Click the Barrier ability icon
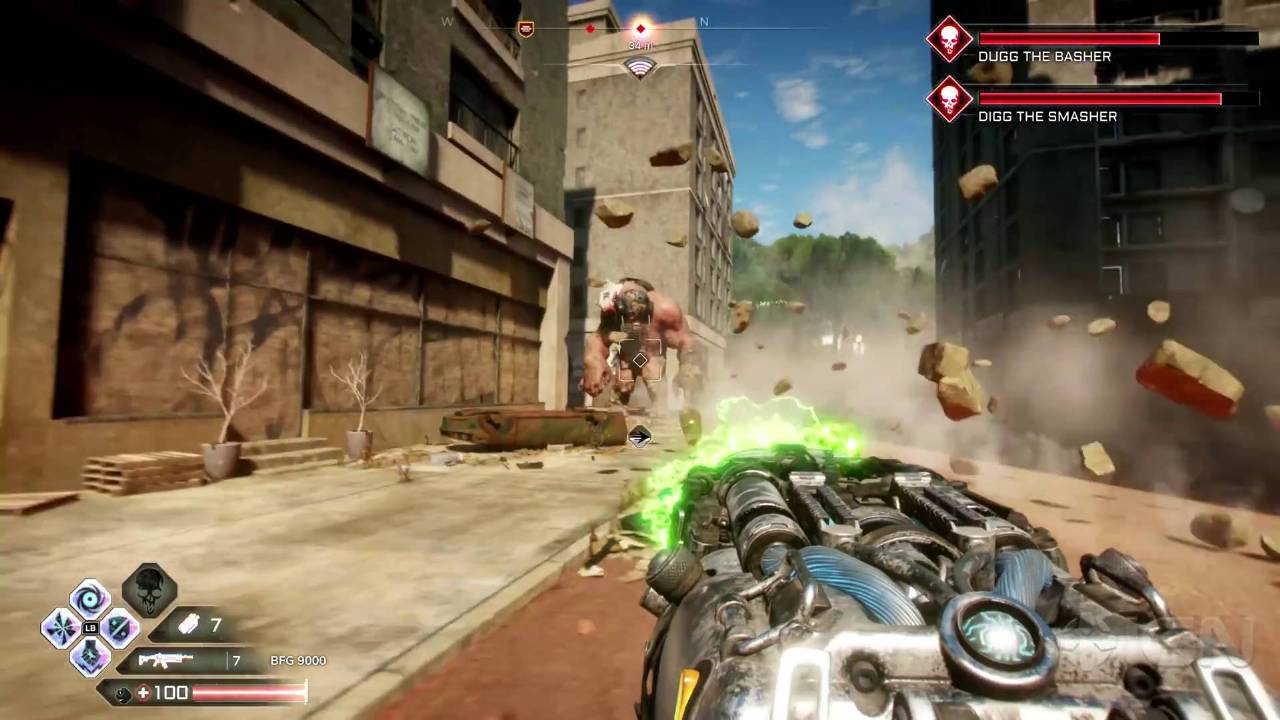This screenshot has width=1280, height=720. tap(118, 630)
